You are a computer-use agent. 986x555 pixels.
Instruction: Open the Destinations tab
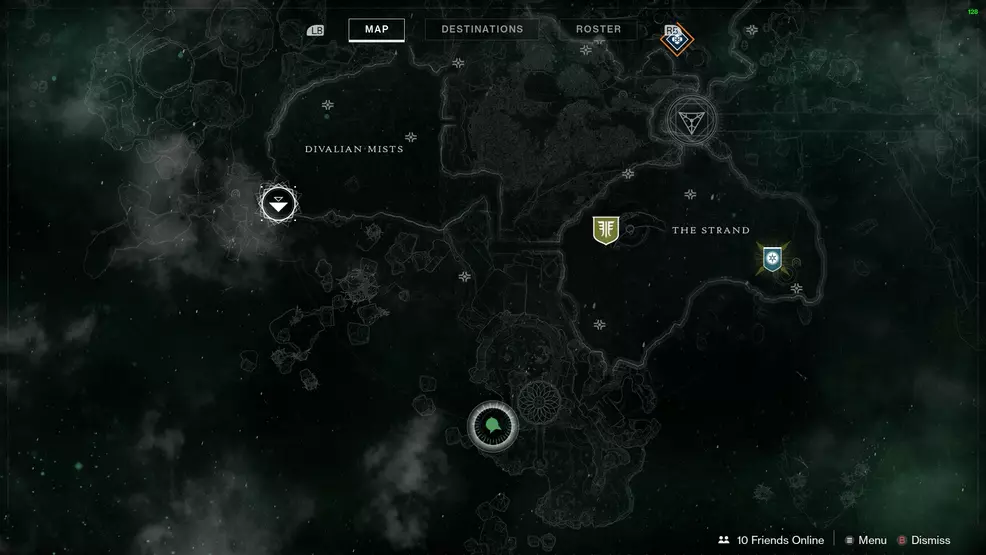click(x=482, y=29)
